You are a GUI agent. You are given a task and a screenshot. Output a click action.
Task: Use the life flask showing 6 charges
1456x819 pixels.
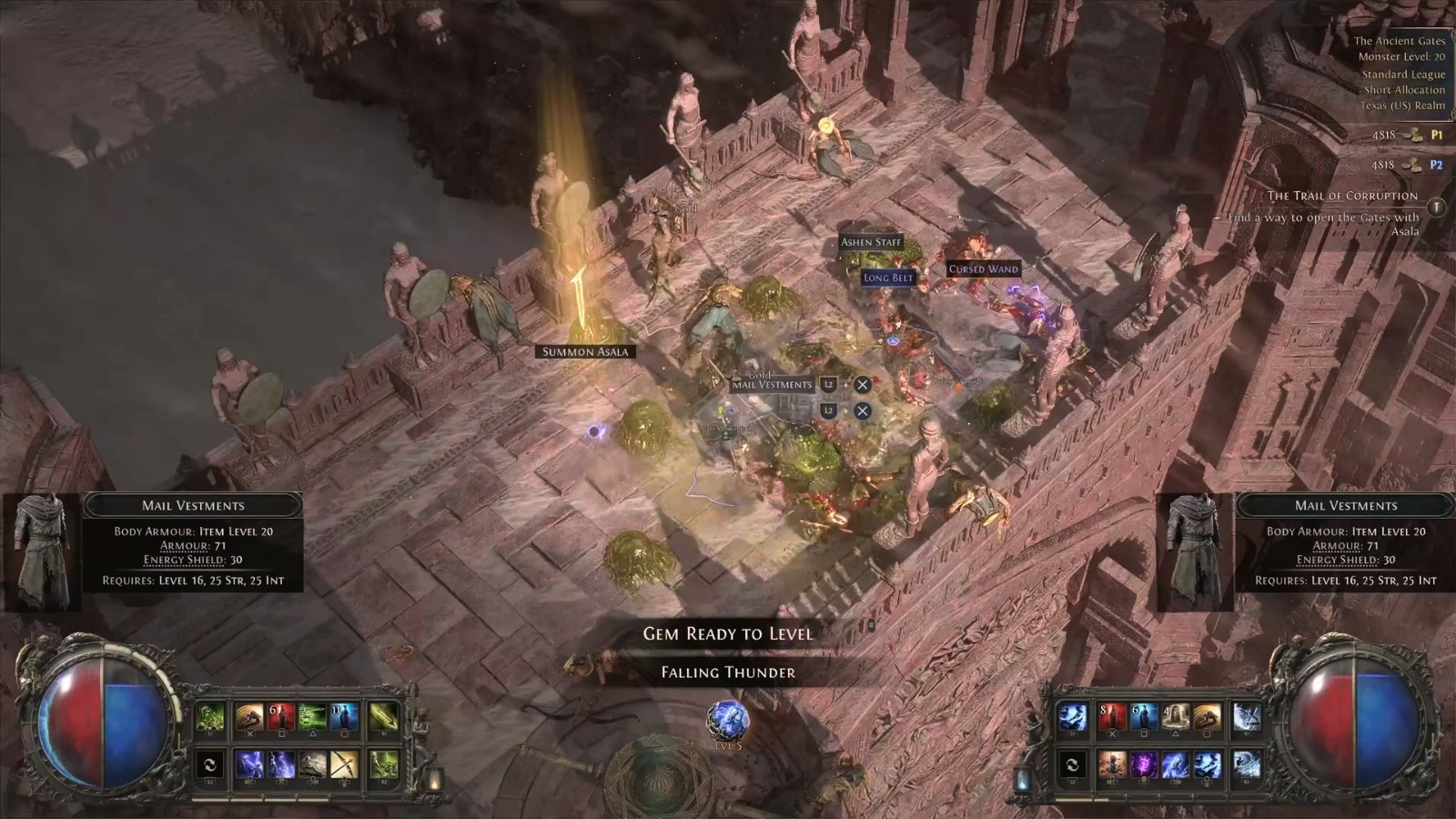280,718
